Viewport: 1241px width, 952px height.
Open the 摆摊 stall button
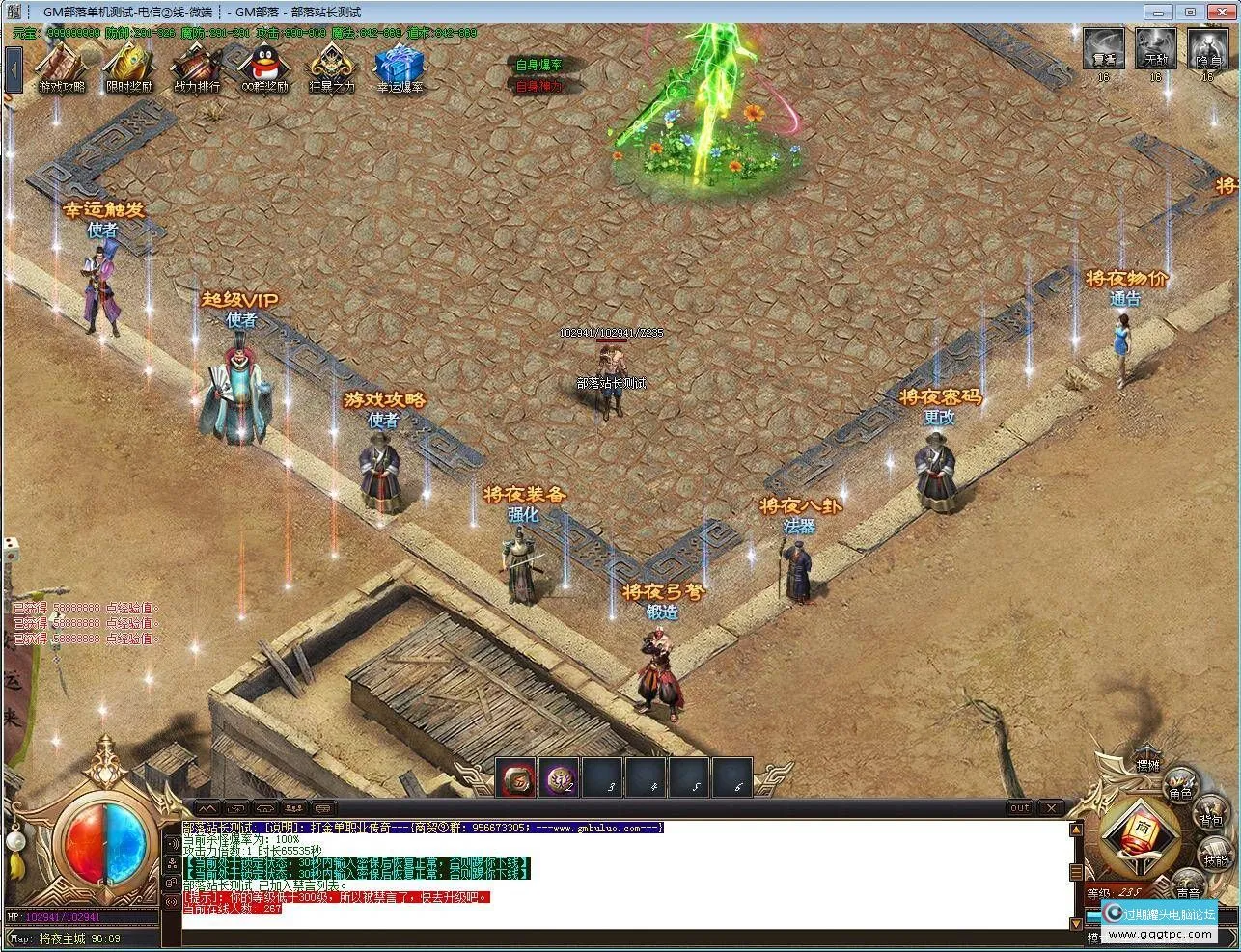click(x=1147, y=762)
